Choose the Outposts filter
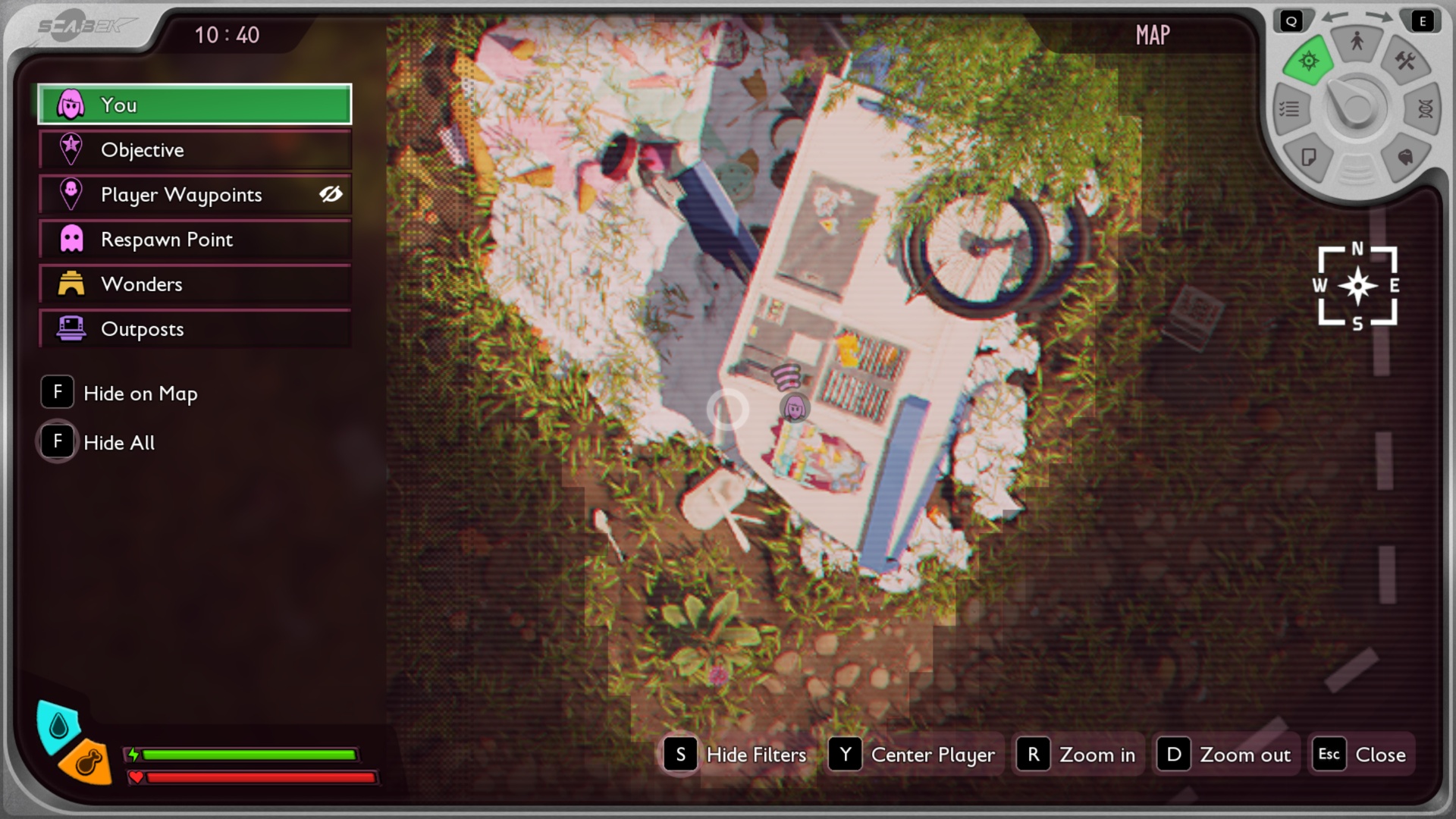 click(194, 329)
